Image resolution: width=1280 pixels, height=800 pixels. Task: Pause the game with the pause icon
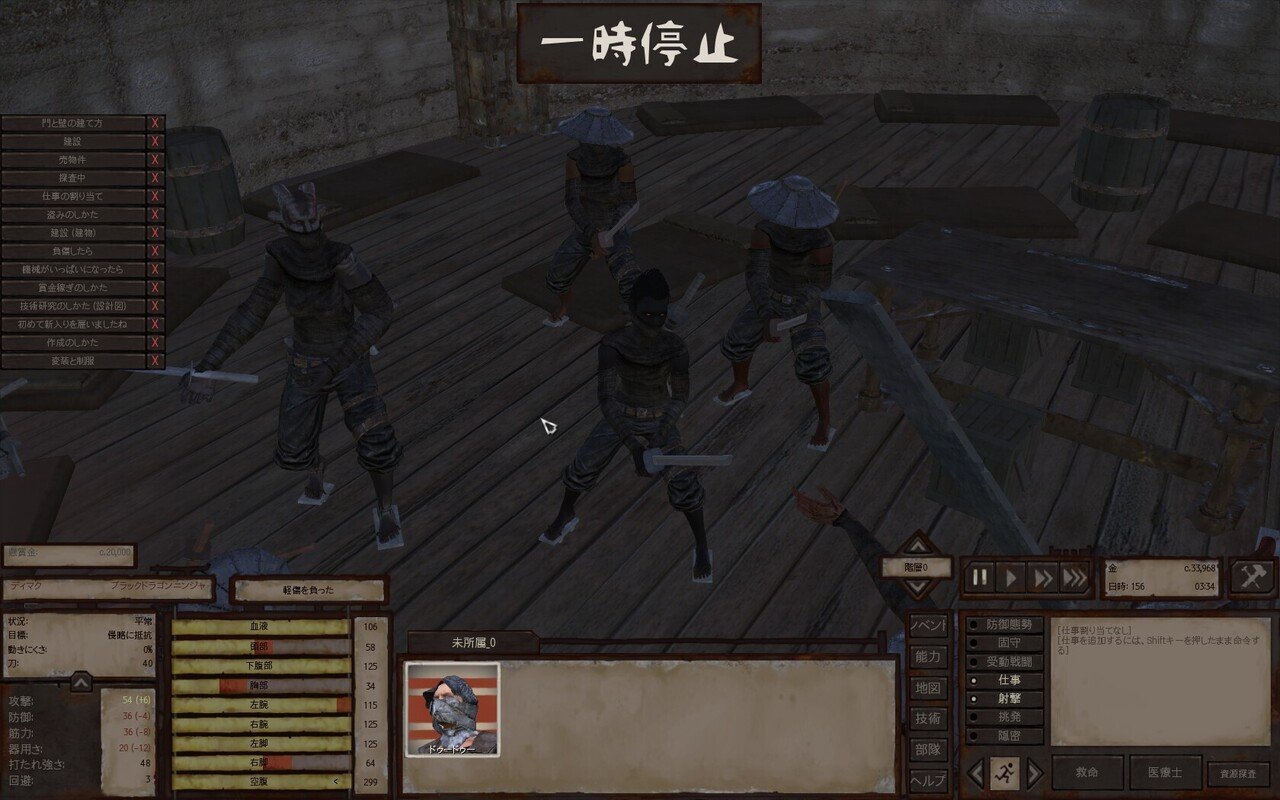click(x=977, y=577)
